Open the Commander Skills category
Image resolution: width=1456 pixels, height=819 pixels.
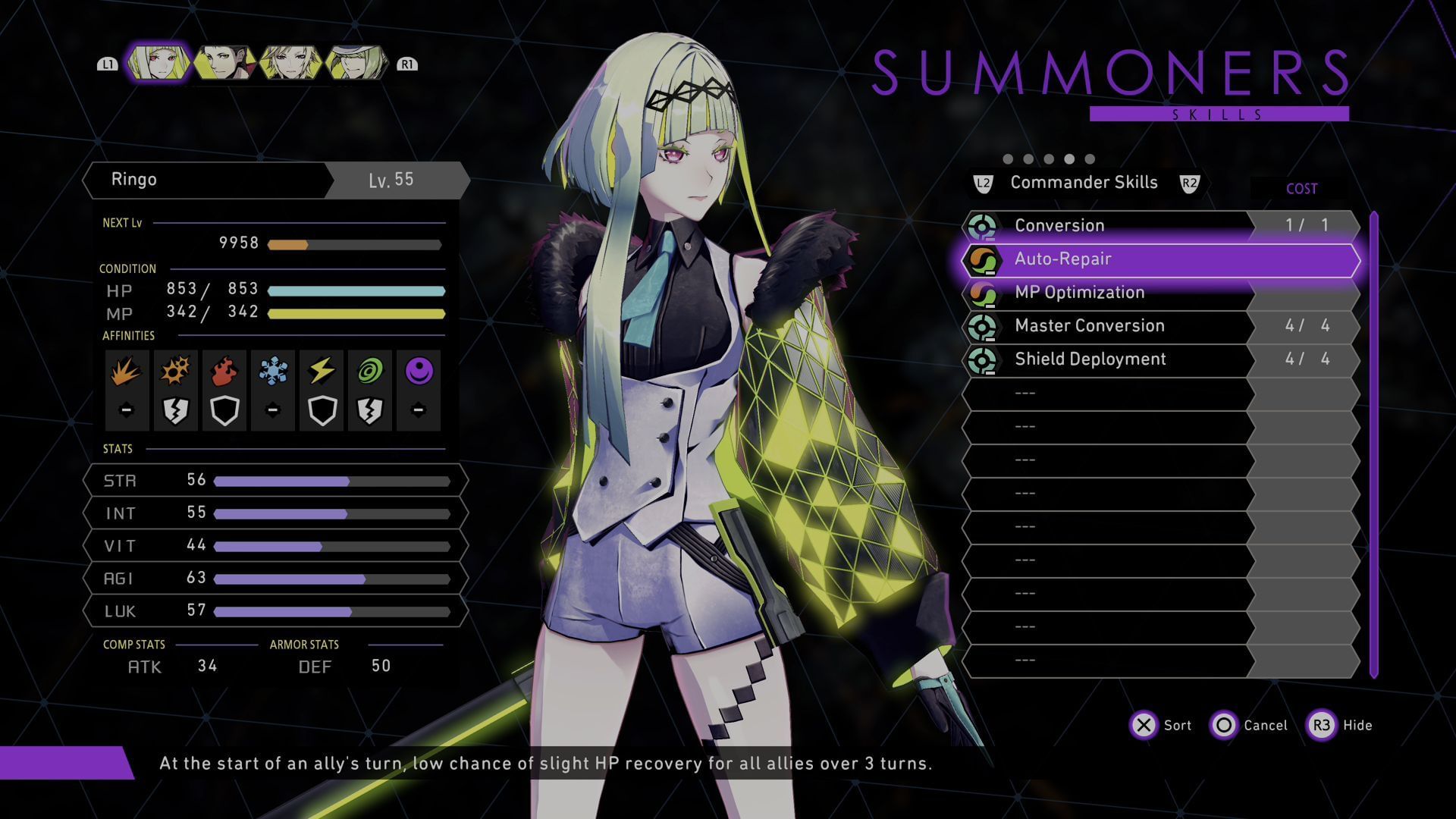coord(1083,182)
